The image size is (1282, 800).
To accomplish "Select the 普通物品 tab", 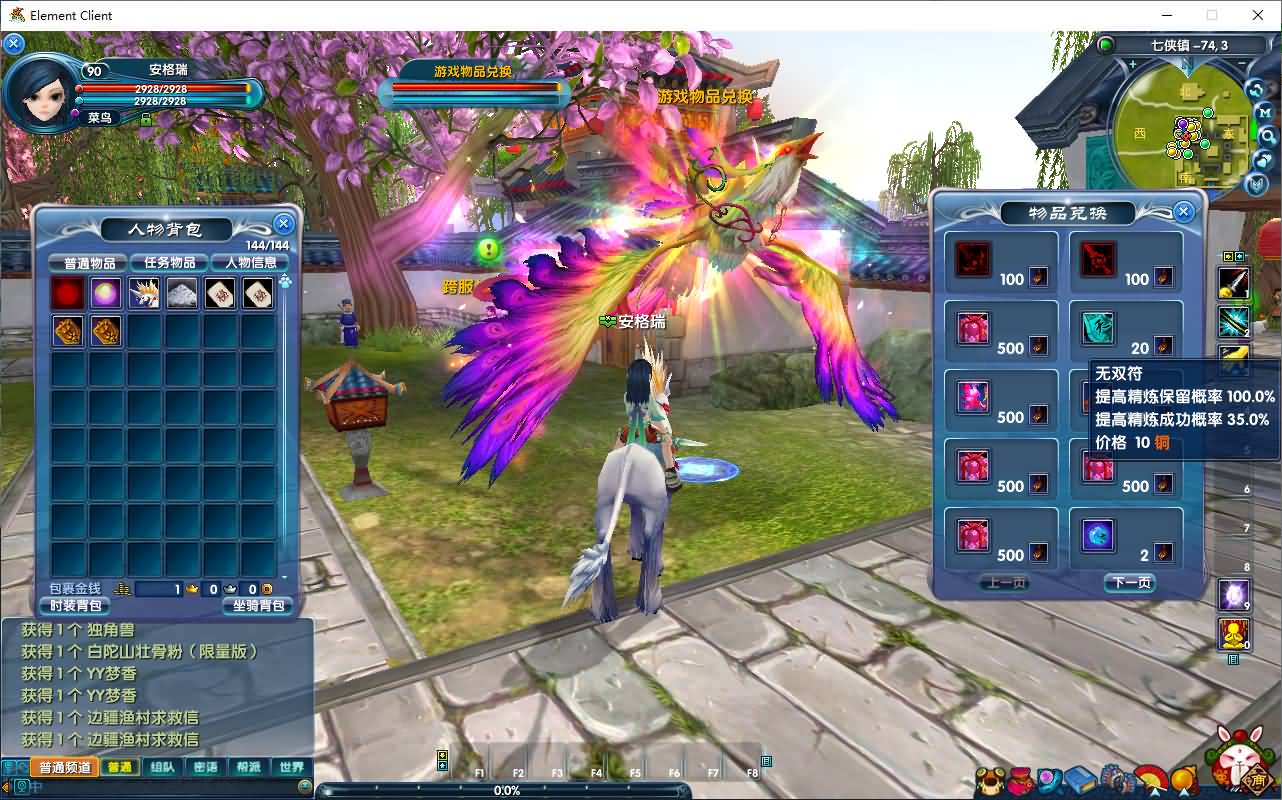I will 88,263.
